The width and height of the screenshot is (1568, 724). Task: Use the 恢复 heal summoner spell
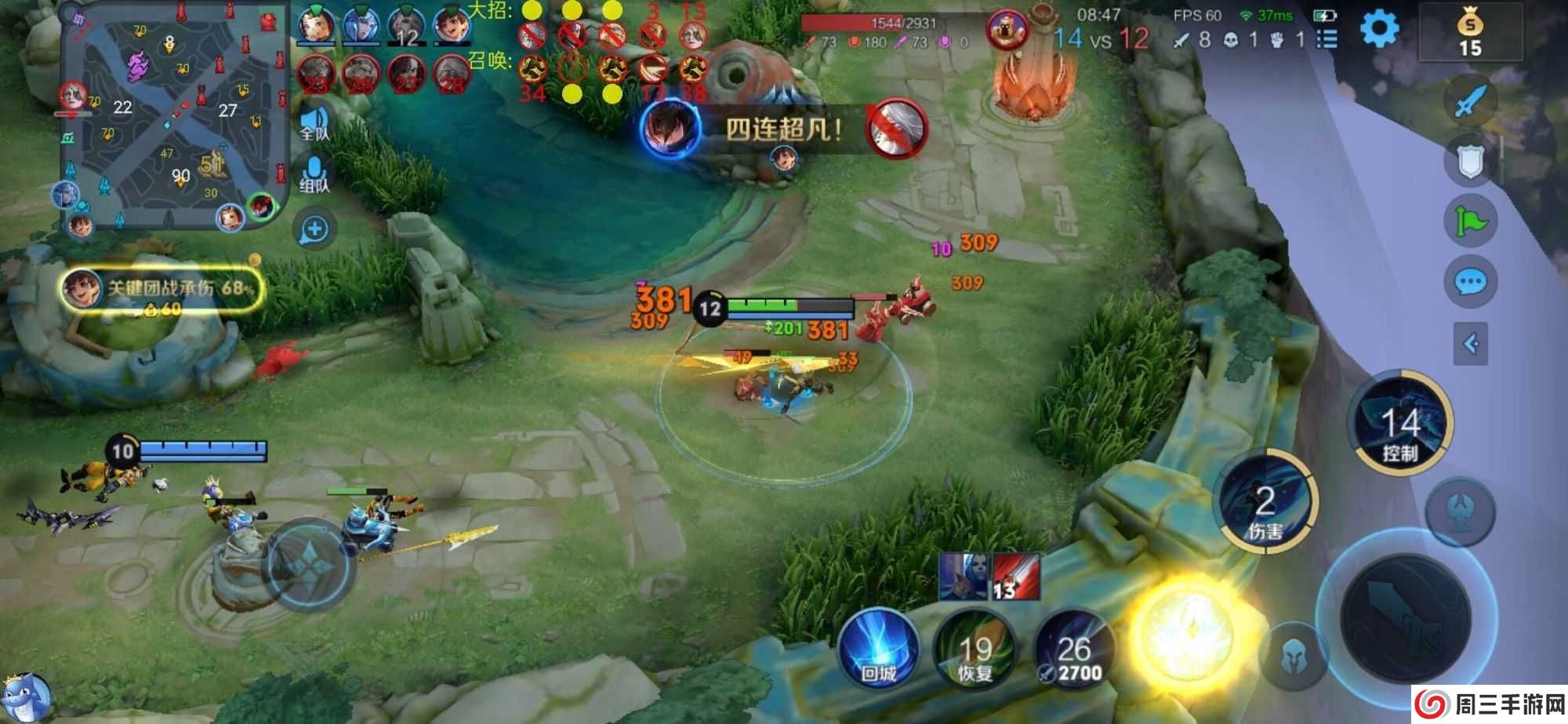pos(975,653)
